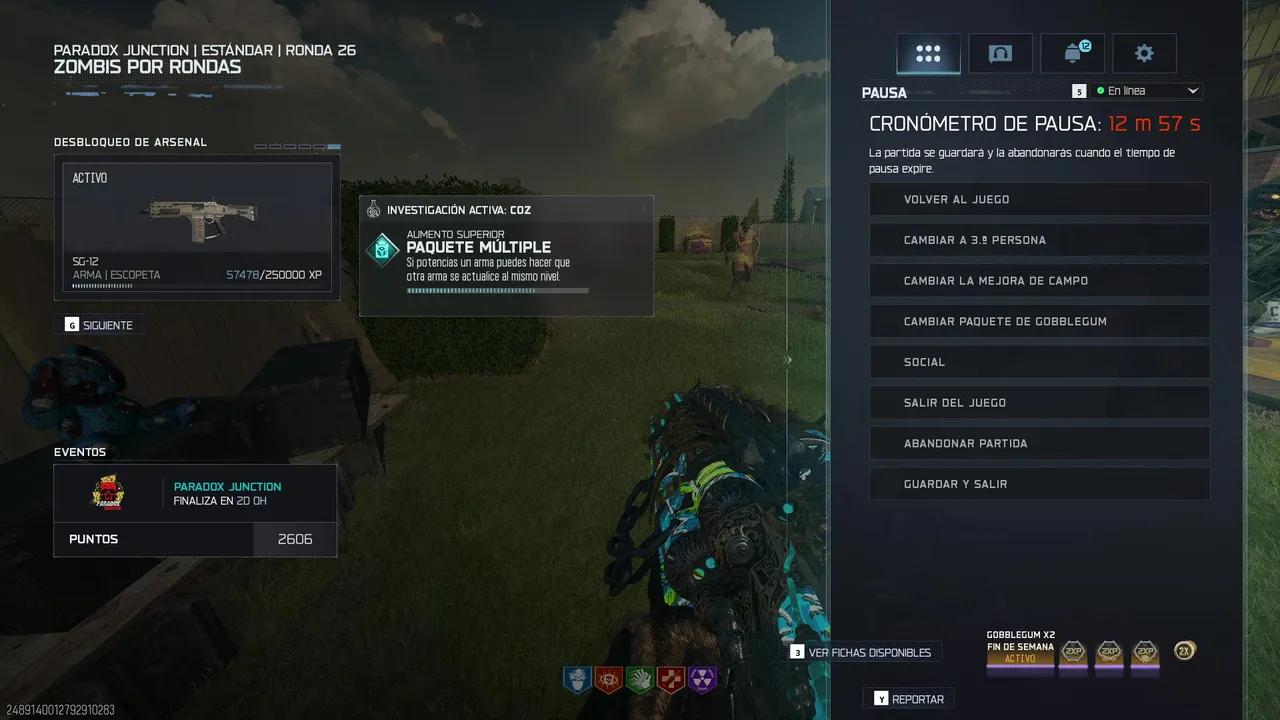This screenshot has height=720, width=1280.
Task: Click Guardar y Salir
Action: click(x=1039, y=484)
